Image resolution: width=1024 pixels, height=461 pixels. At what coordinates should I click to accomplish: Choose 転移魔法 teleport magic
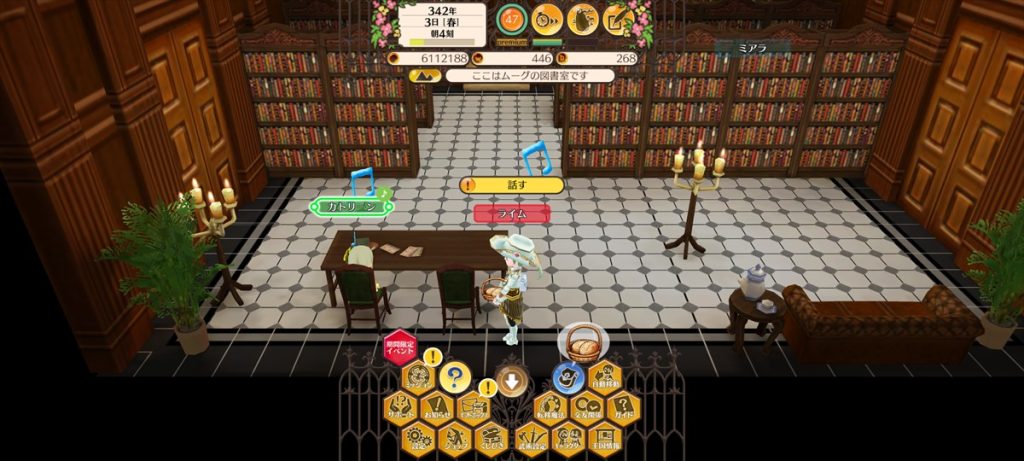click(549, 407)
